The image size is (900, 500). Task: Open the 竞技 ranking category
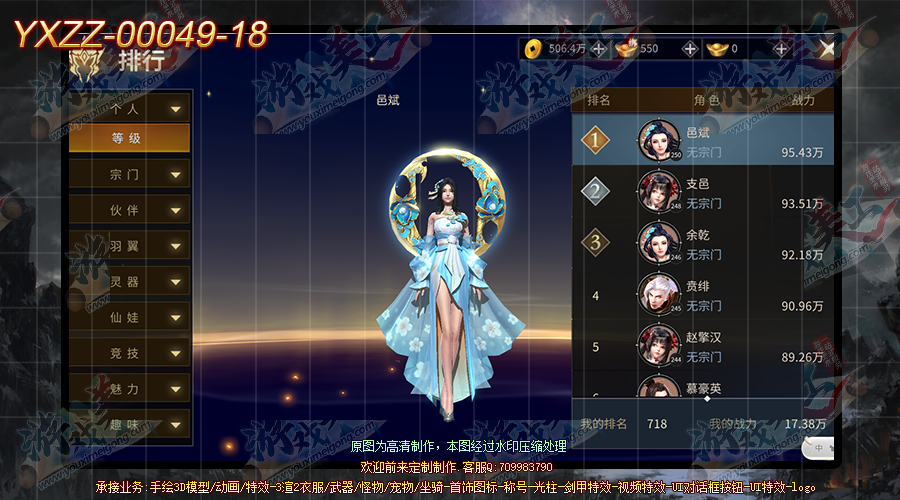coord(130,353)
